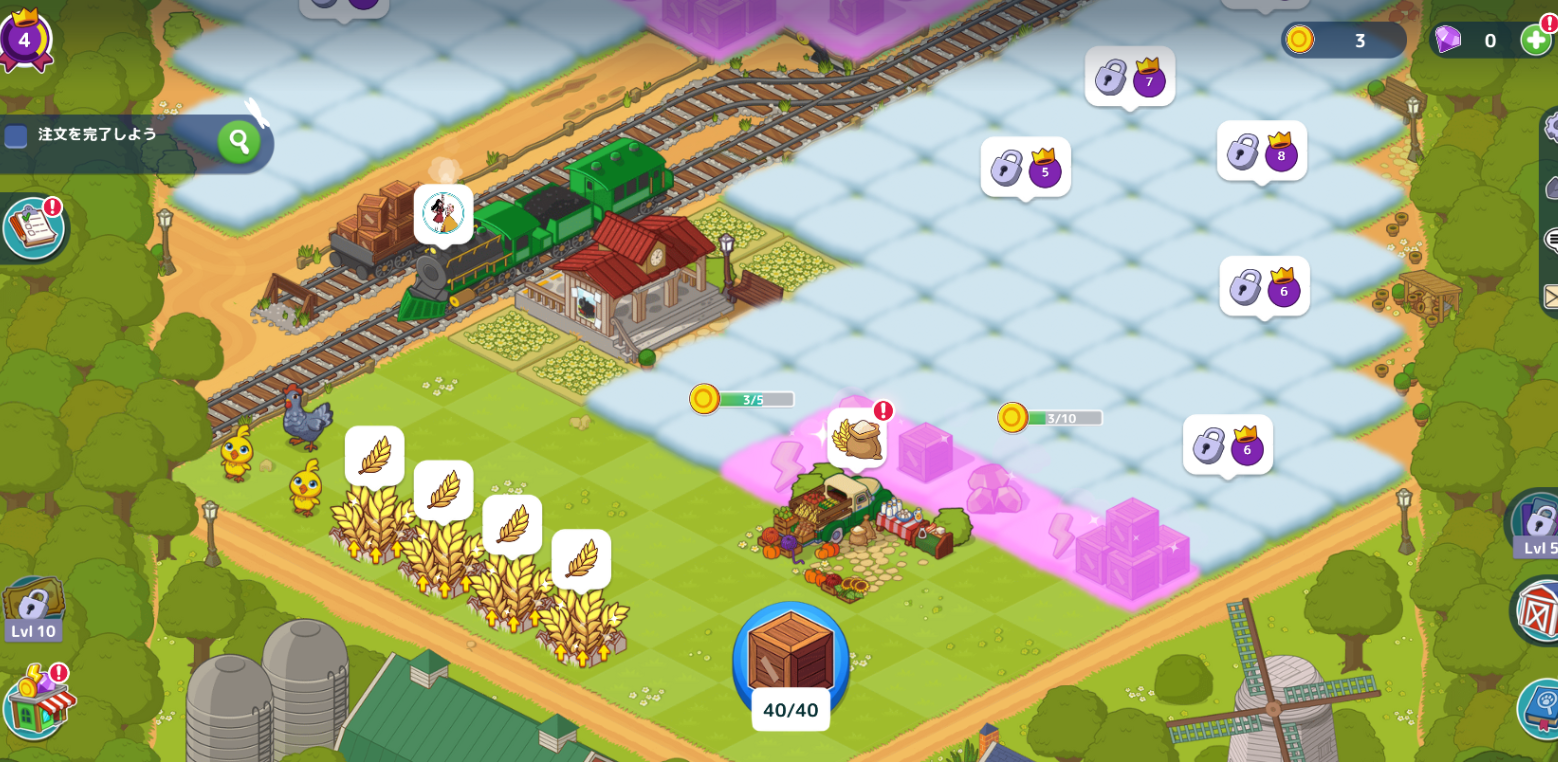Select the locked land bubble requiring level 5

[1025, 167]
